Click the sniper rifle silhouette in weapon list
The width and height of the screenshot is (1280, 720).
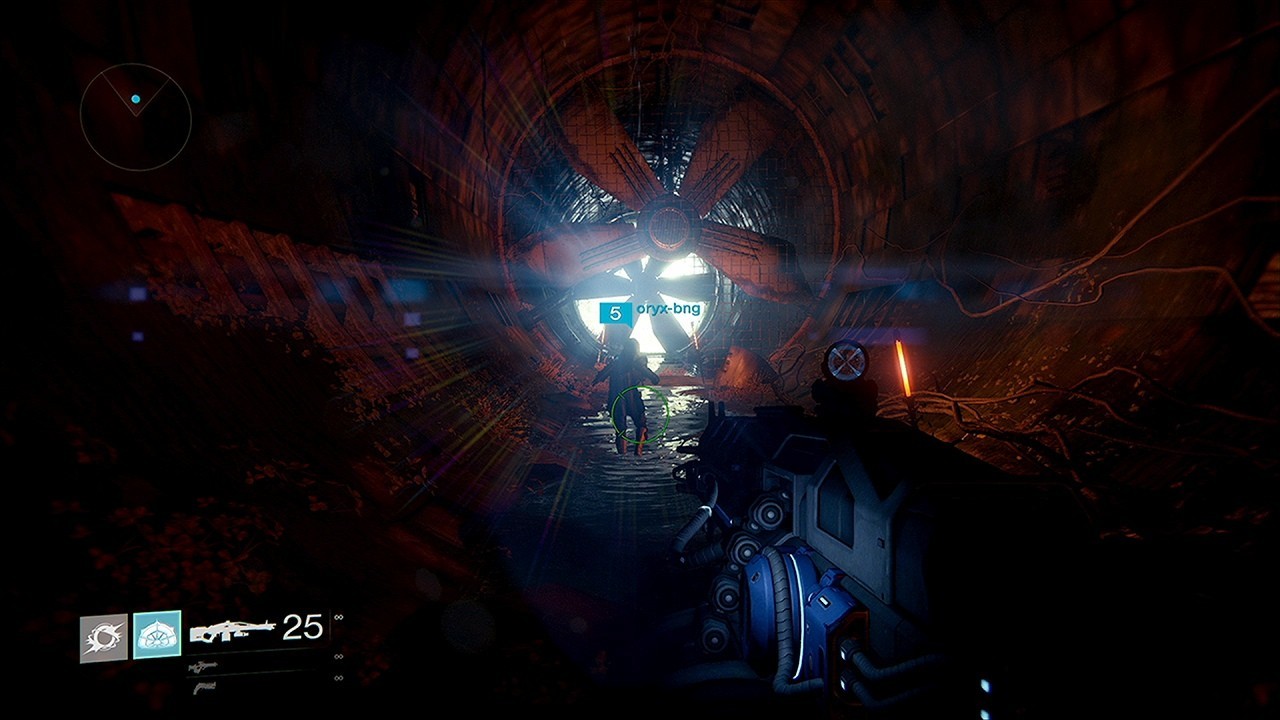203,664
